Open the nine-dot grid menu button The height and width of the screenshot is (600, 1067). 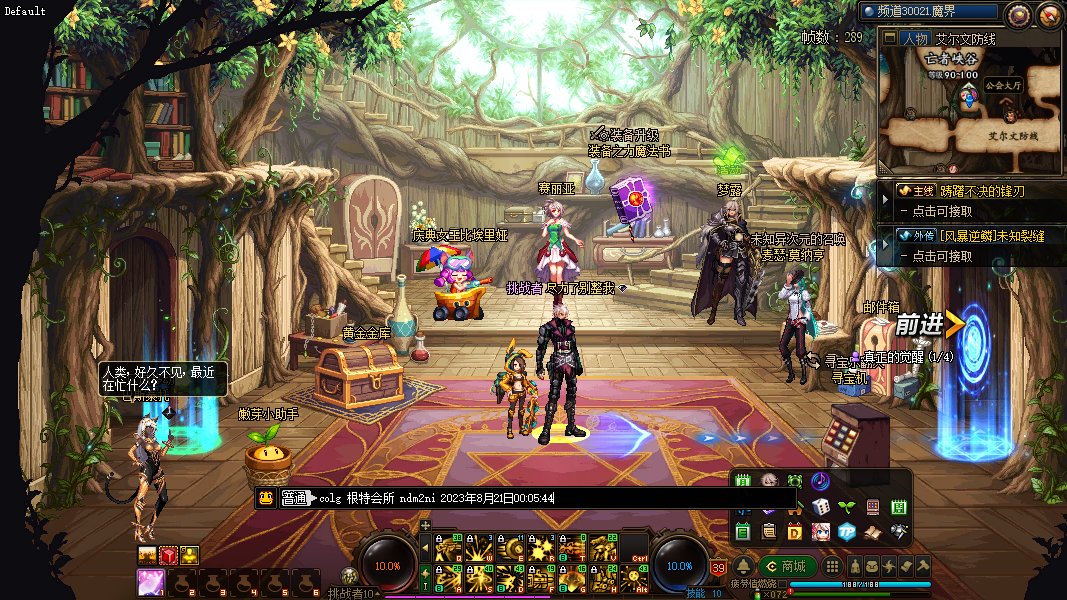[832, 566]
